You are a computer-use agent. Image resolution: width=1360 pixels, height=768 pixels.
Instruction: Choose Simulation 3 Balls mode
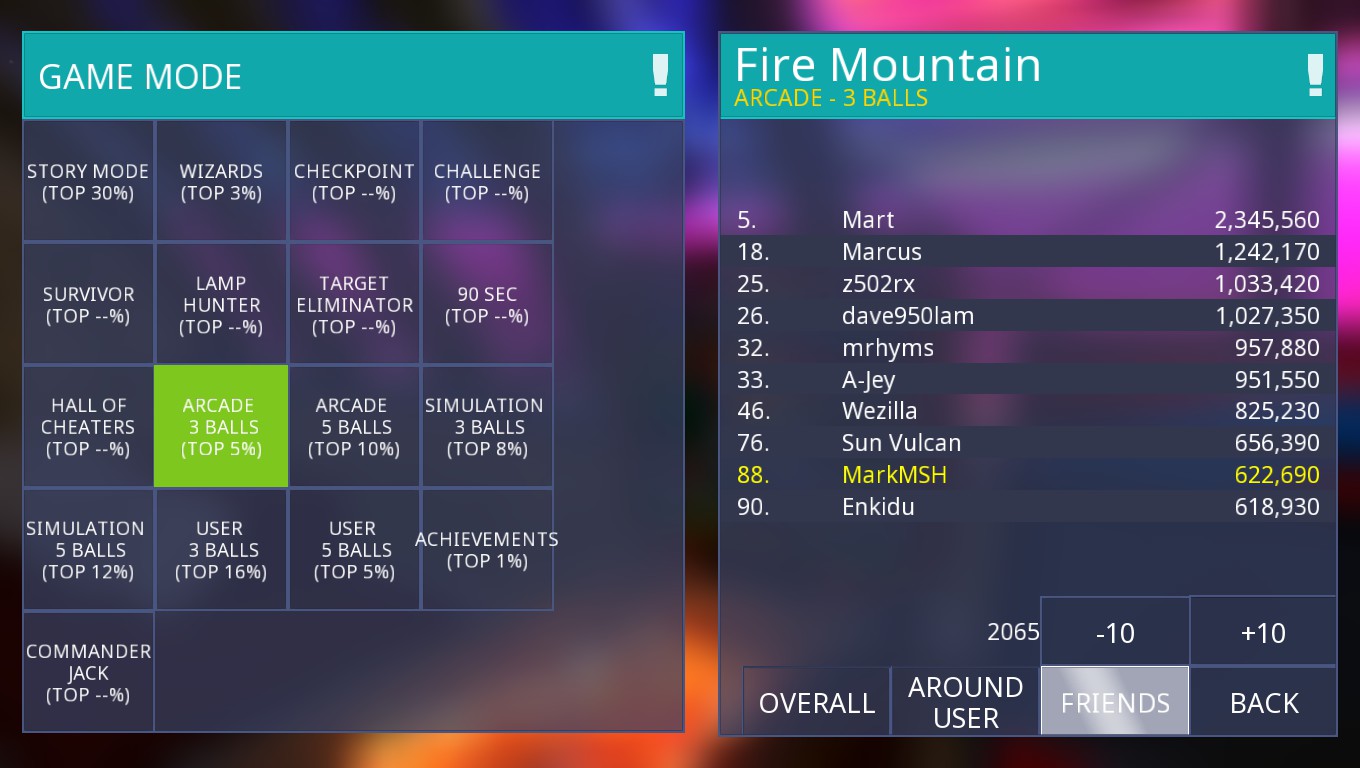[487, 427]
